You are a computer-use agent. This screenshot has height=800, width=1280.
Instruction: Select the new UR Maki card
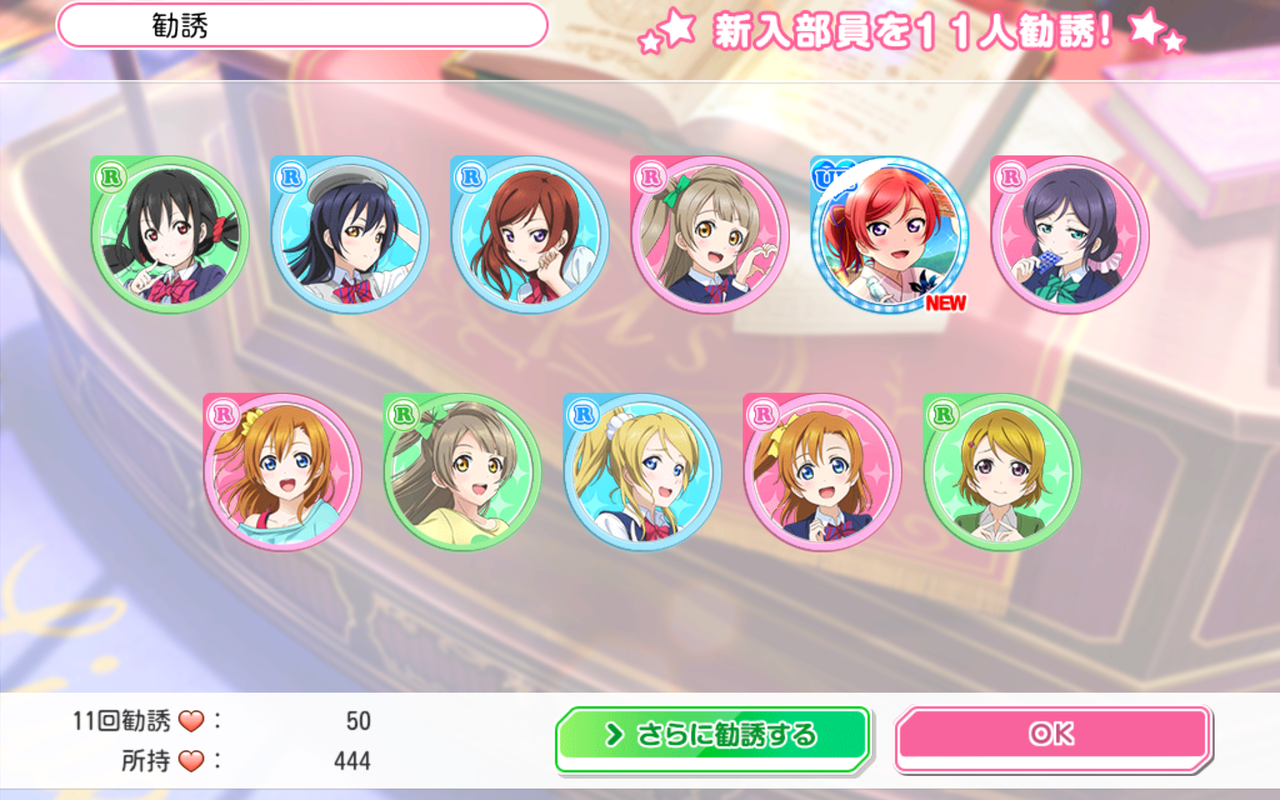(886, 232)
